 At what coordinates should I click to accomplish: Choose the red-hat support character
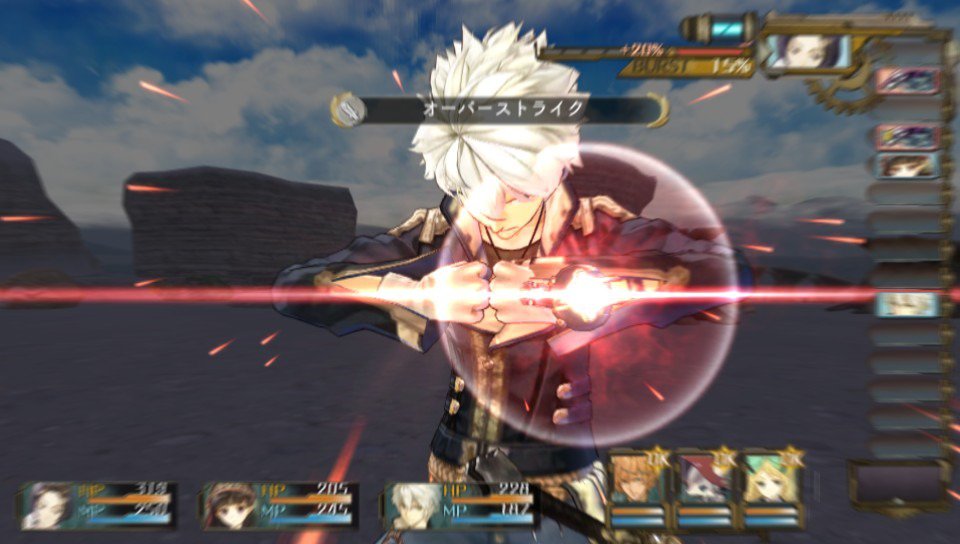coord(705,483)
